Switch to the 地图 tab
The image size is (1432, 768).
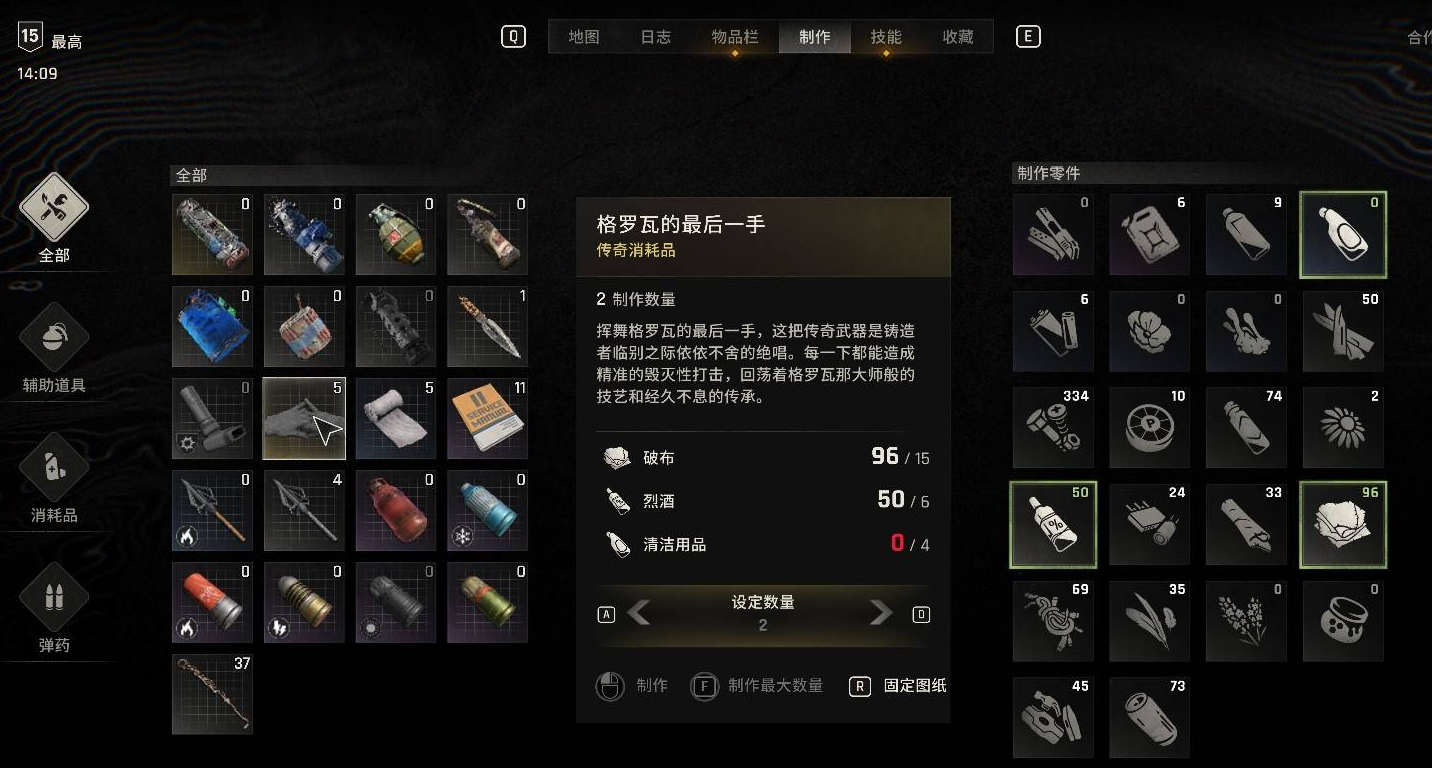point(583,36)
